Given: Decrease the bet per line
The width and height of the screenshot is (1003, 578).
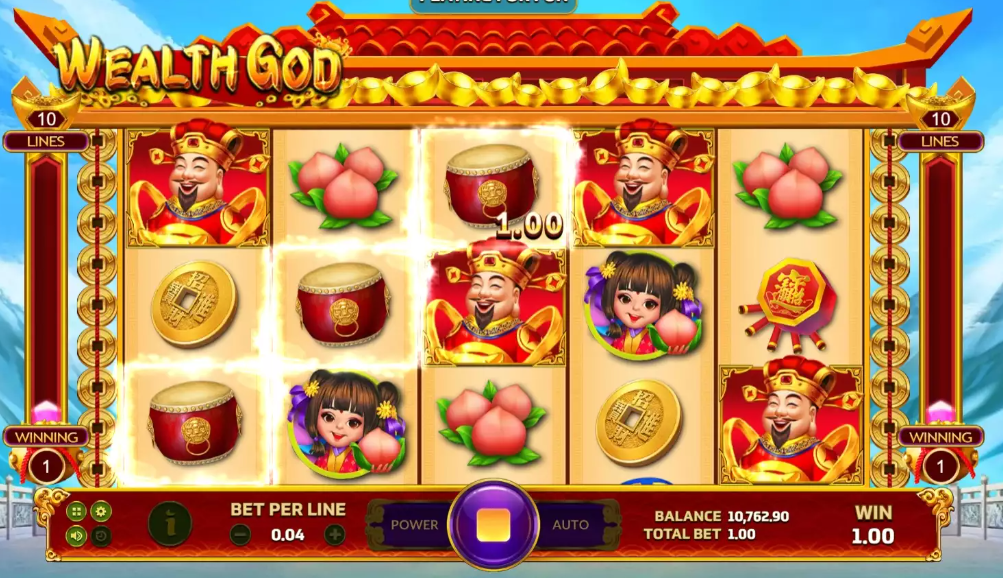Looking at the screenshot, I should [240, 535].
